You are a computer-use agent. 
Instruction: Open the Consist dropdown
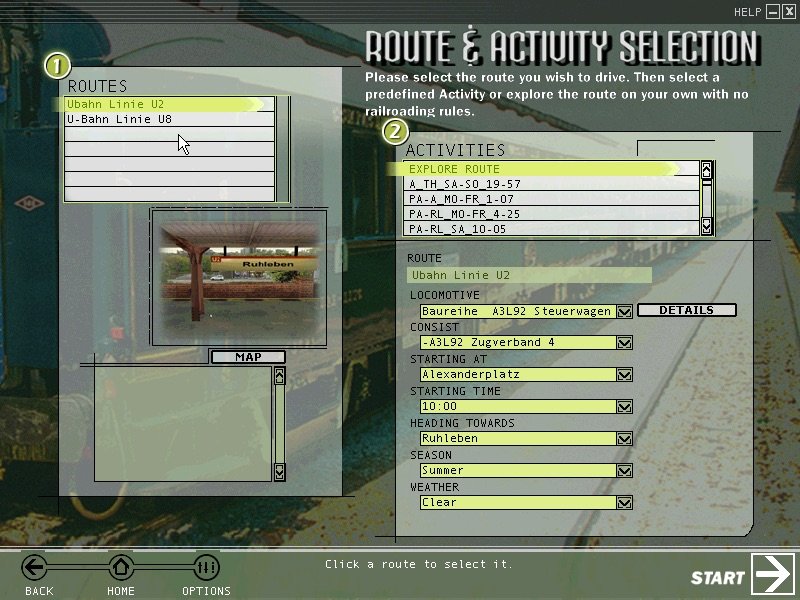click(625, 343)
